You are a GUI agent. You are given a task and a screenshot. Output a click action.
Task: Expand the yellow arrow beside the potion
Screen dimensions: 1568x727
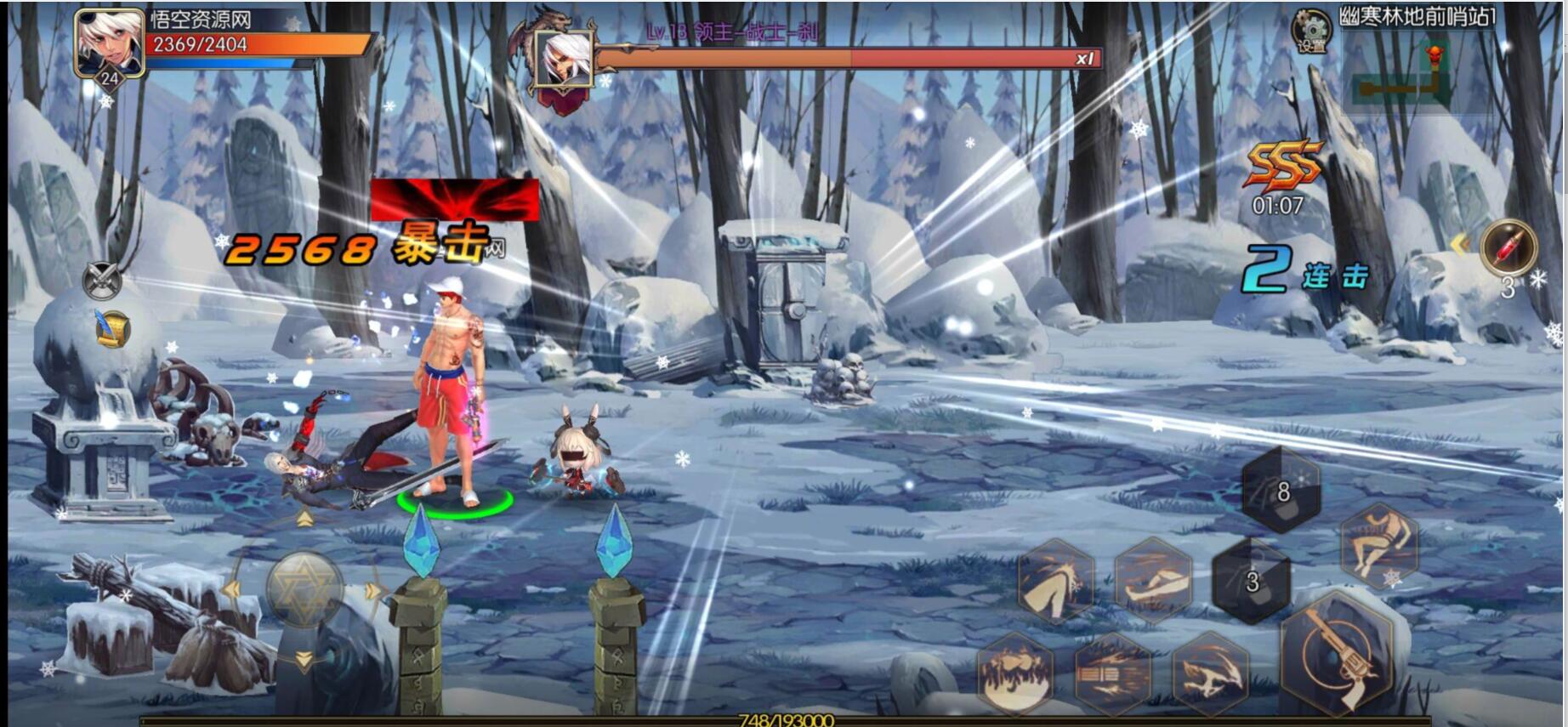point(1460,246)
